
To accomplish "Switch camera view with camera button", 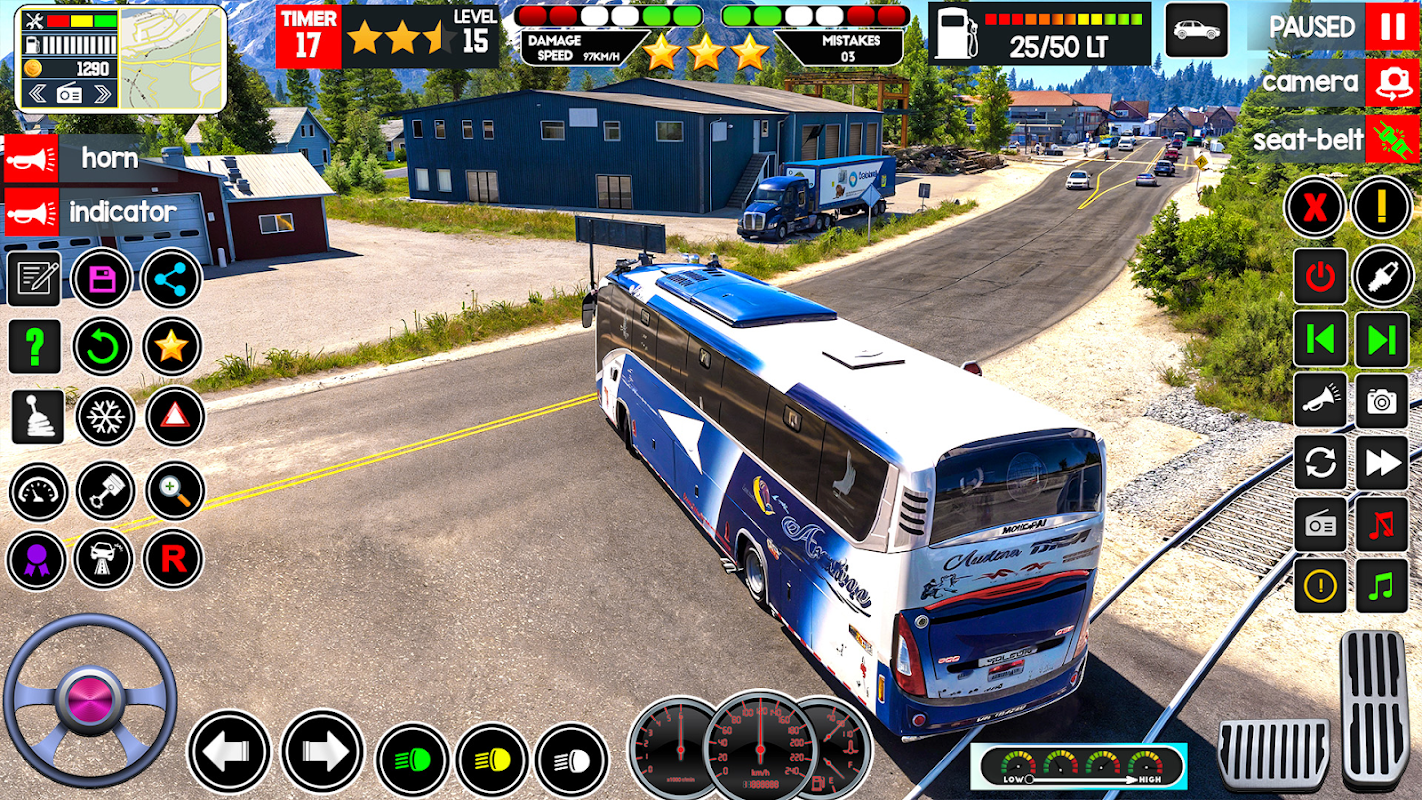I will coord(1392,83).
